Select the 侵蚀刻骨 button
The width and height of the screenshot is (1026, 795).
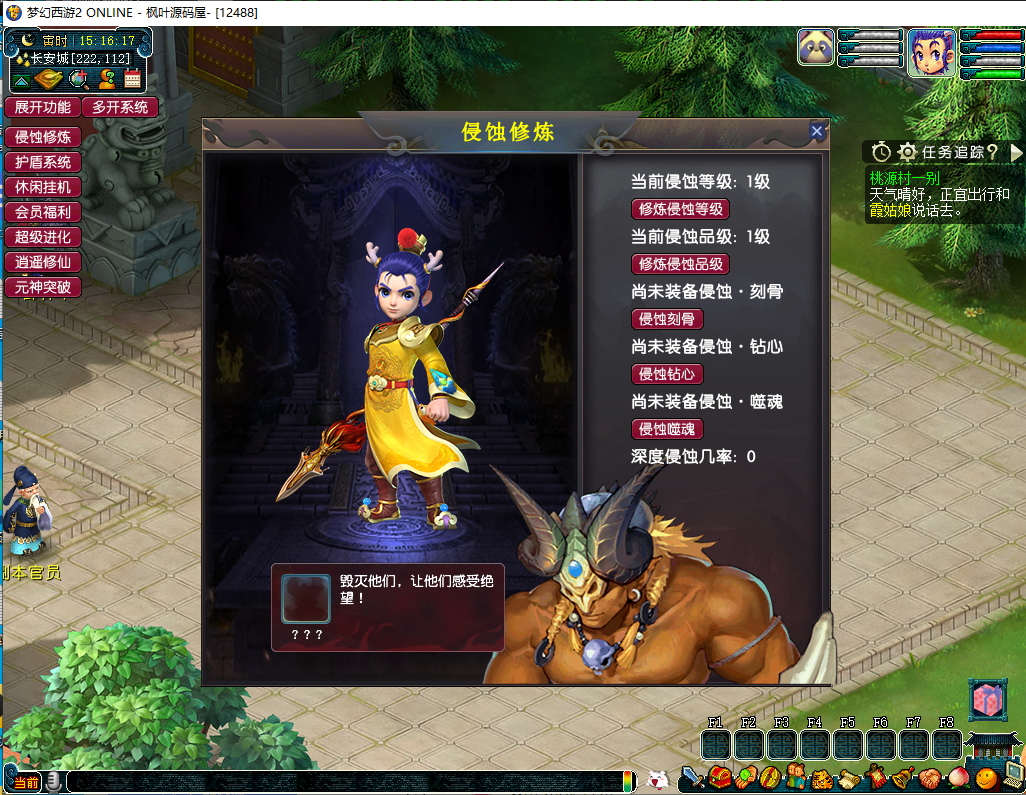(667, 319)
